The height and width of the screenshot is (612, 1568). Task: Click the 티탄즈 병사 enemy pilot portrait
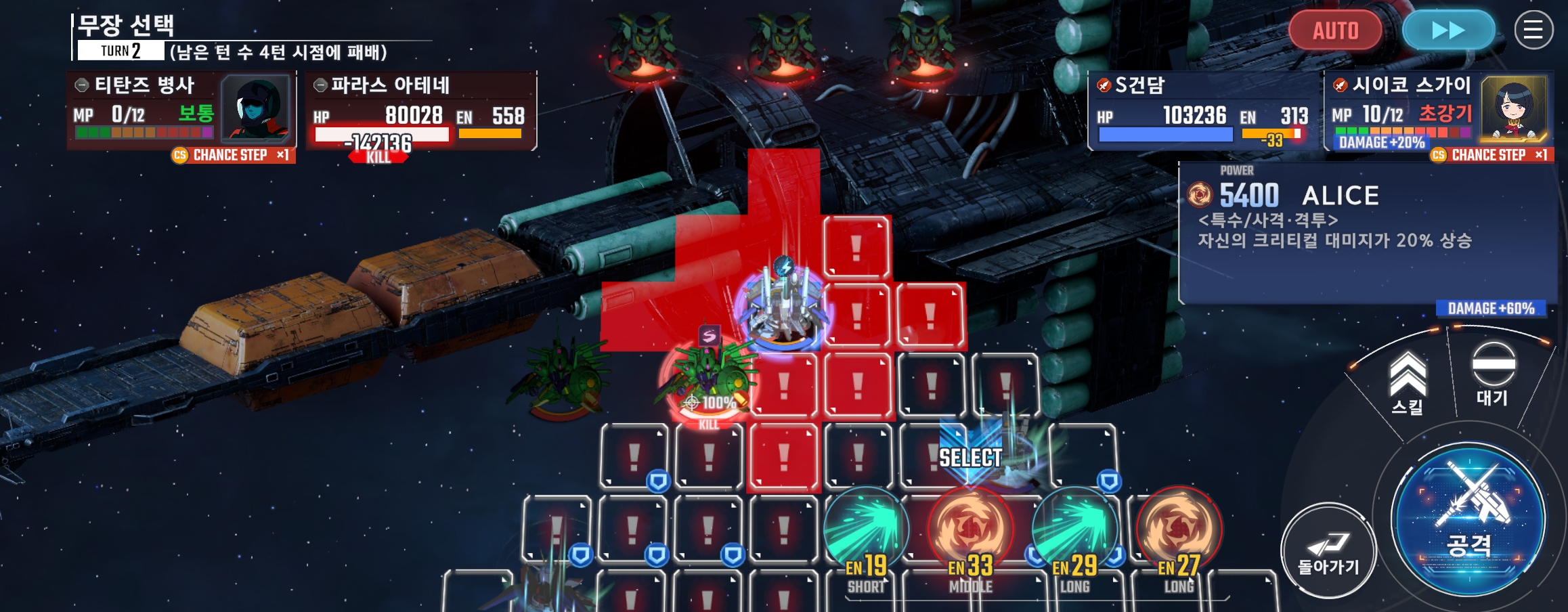[257, 108]
